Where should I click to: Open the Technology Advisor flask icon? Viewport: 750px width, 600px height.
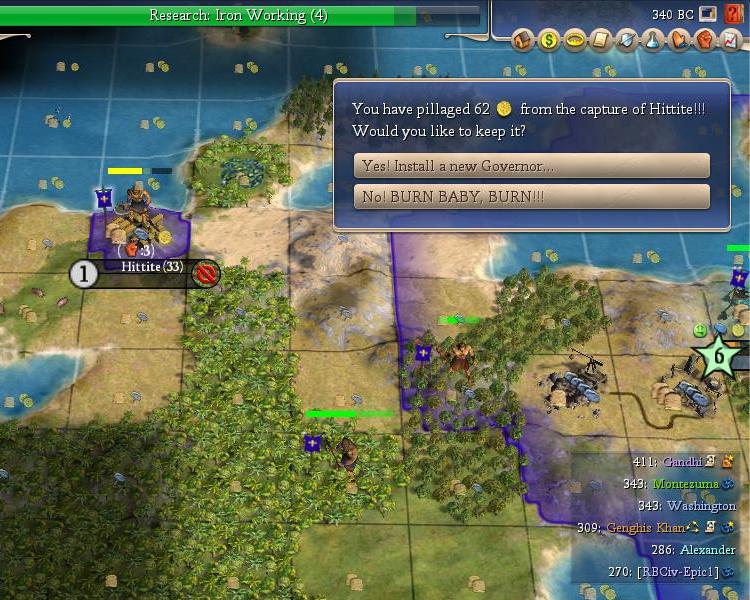pyautogui.click(x=652, y=41)
